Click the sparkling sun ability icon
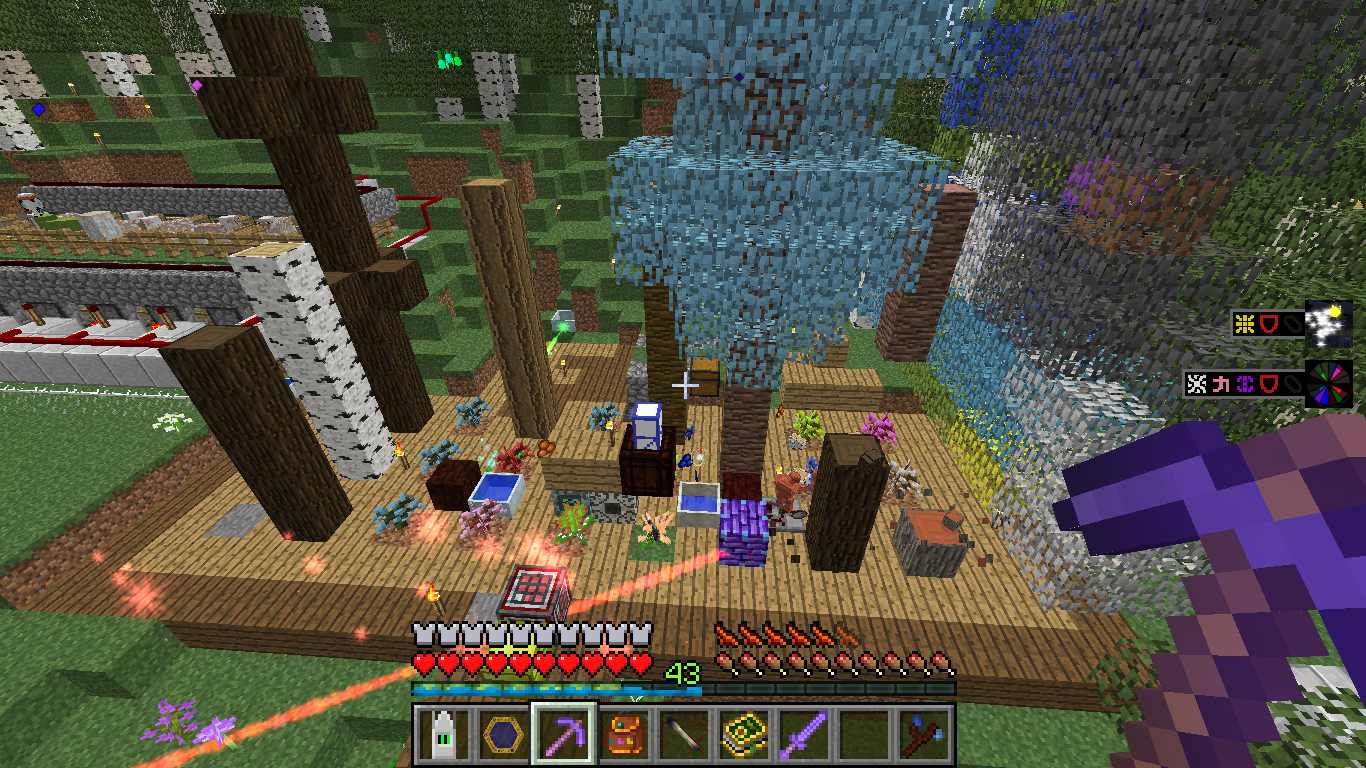1366x768 pixels. point(1329,324)
